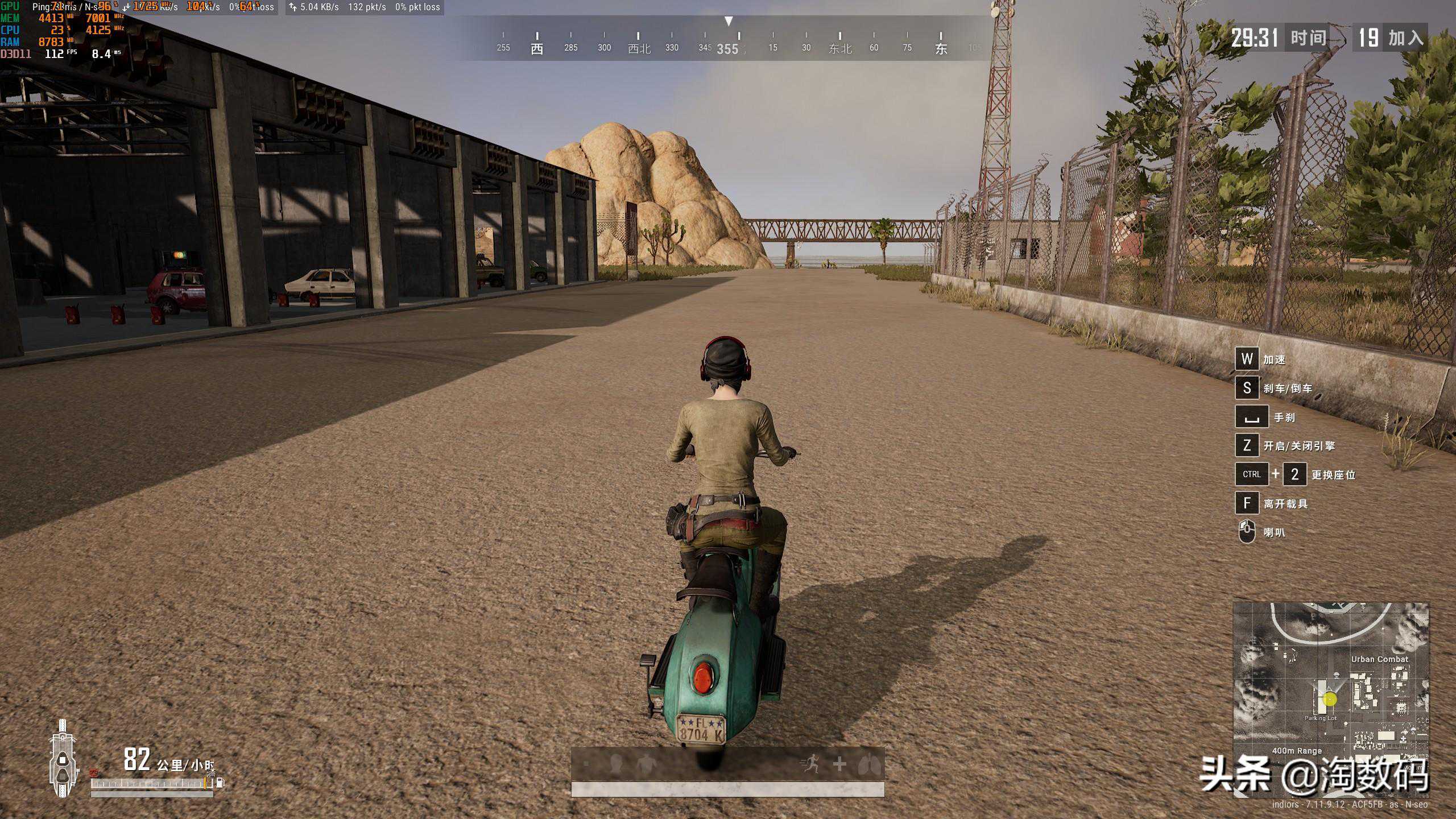Click the fuel pump gauge icon
This screenshot has width=1456, height=819.
click(x=221, y=783)
